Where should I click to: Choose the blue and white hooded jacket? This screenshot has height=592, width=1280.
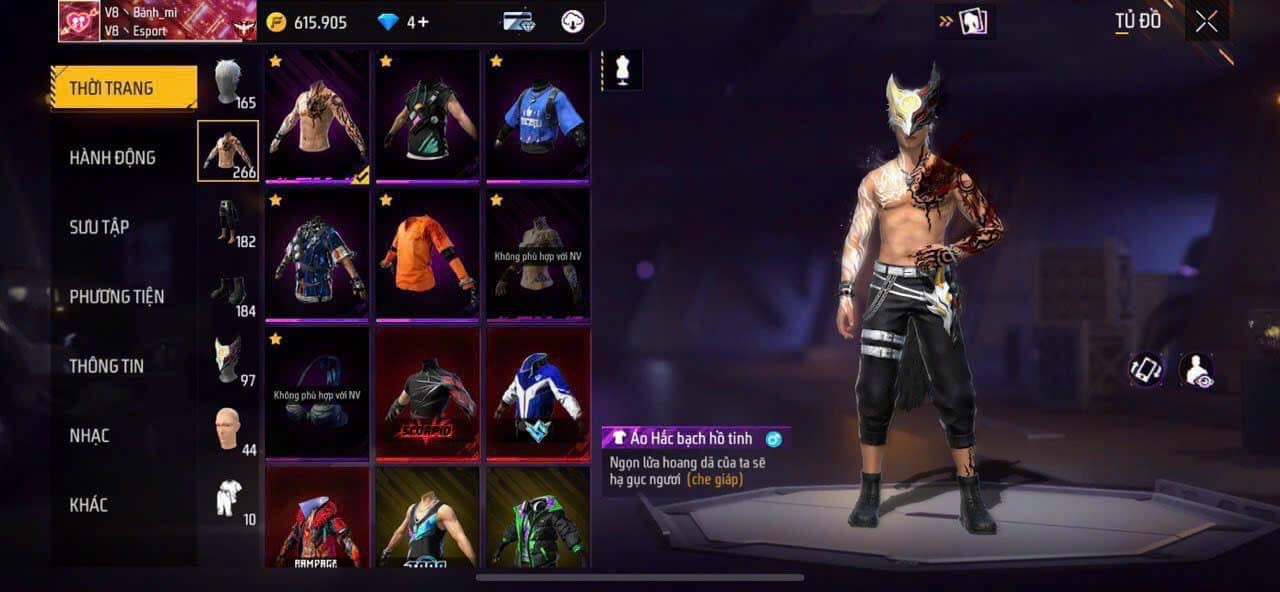pos(538,394)
